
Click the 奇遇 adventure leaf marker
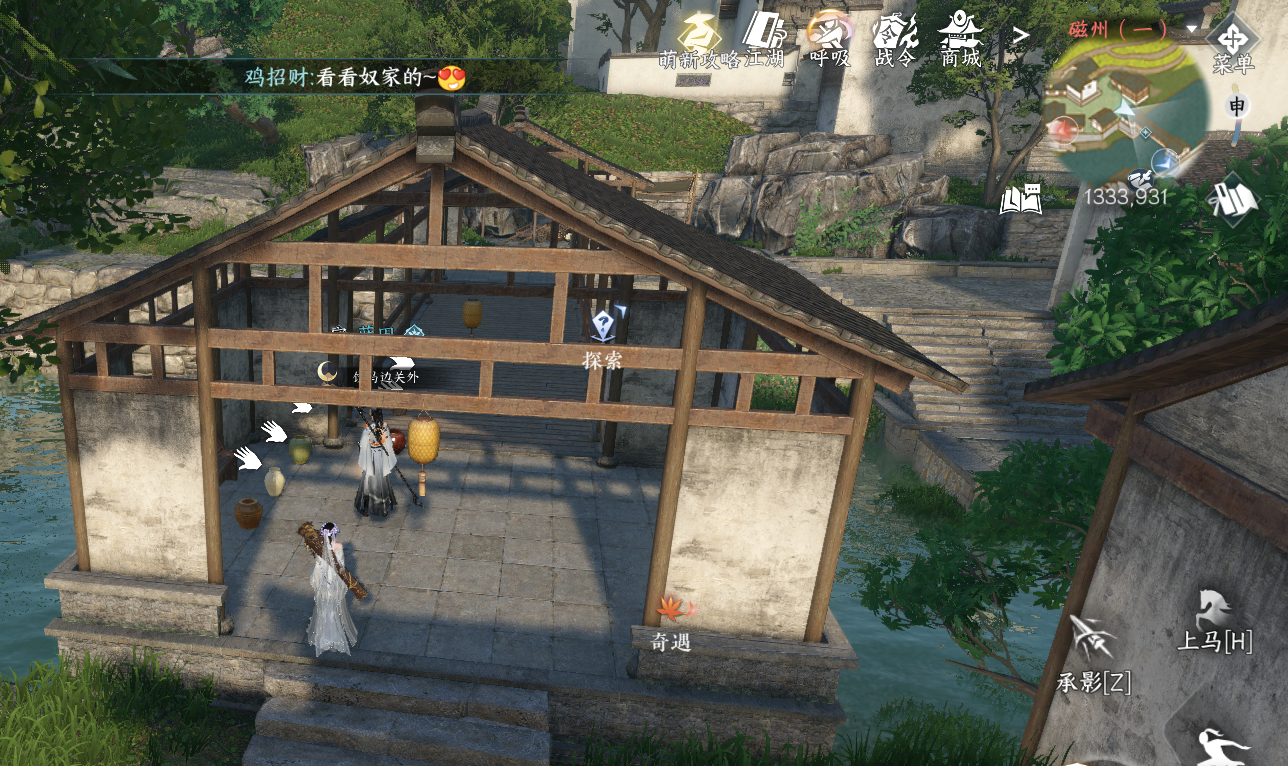pyautogui.click(x=671, y=610)
